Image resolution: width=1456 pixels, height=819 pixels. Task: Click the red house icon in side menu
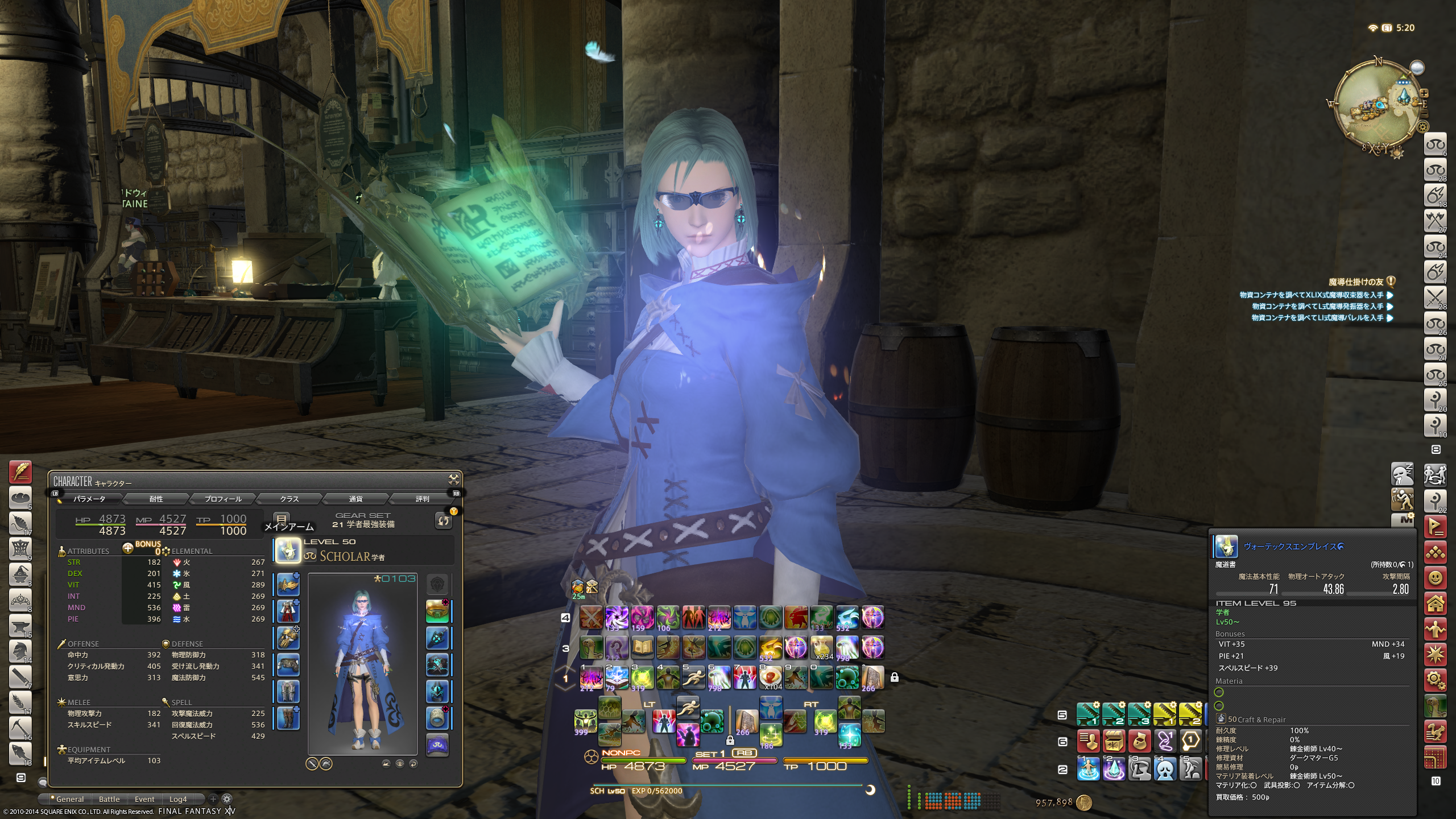1435,603
